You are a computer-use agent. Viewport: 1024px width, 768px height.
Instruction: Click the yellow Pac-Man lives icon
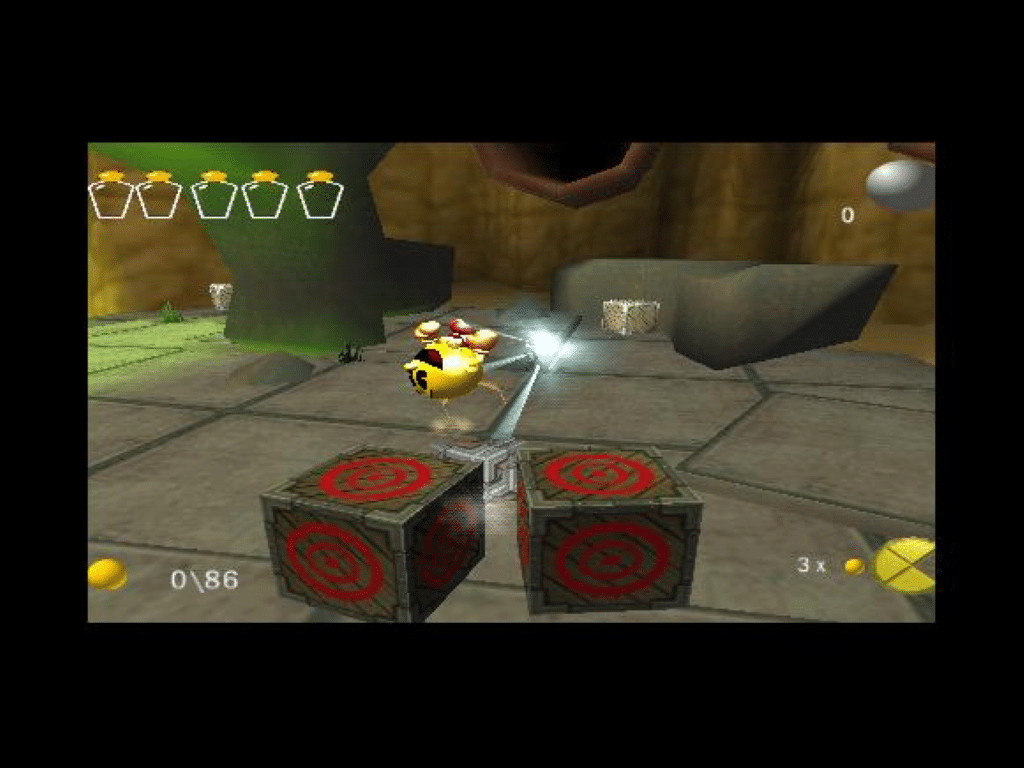(x=905, y=565)
